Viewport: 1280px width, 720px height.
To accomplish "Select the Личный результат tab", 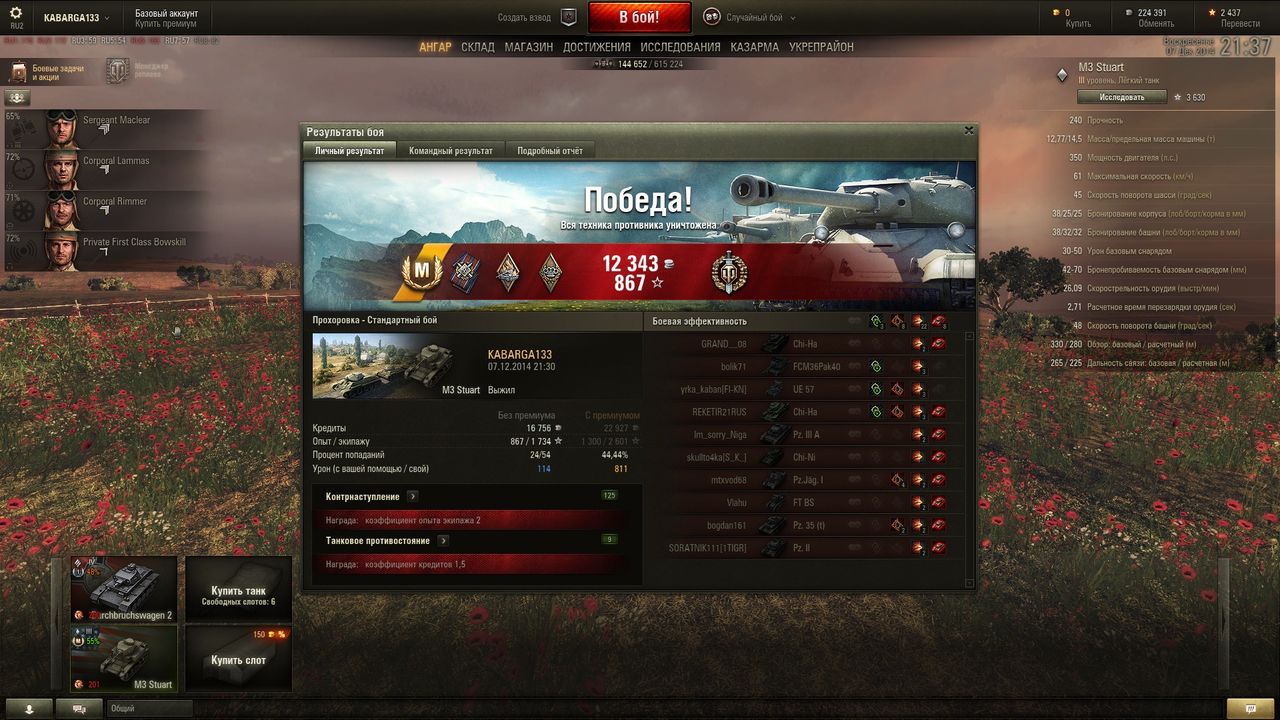I will (x=349, y=151).
